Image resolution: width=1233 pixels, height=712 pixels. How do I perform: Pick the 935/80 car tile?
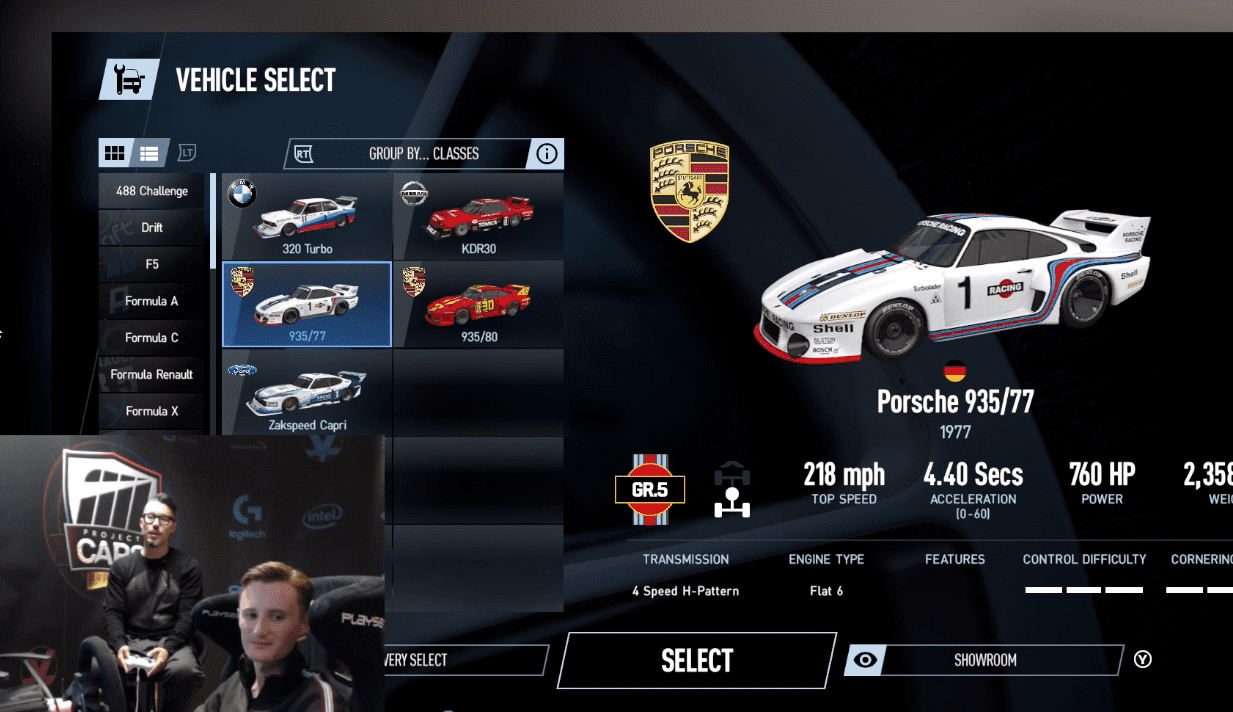point(478,304)
